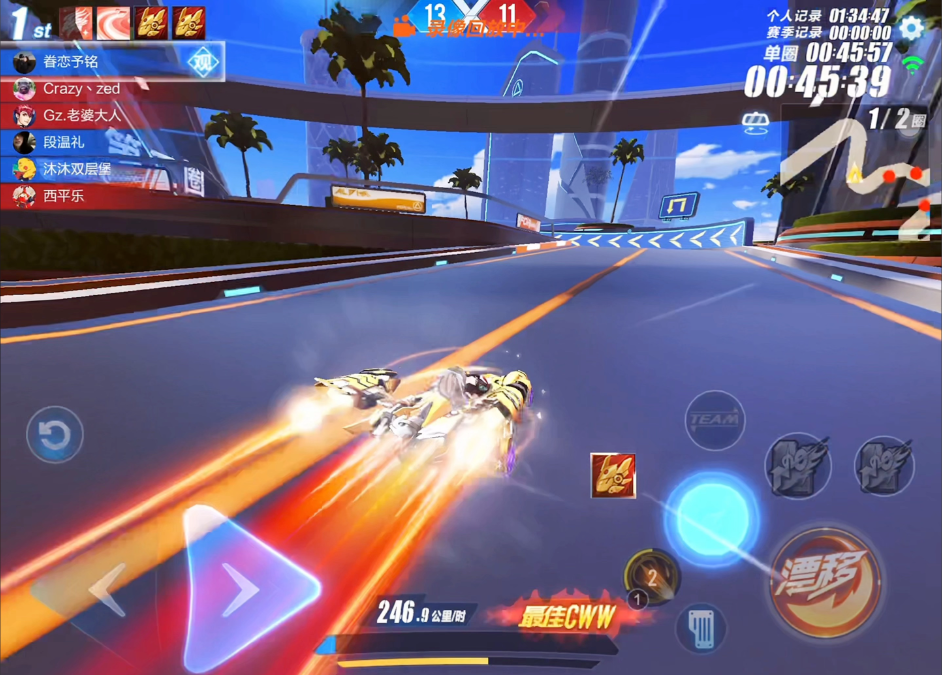Screen dimensions: 942x675
Task: Click the orange camera recording icon
Action: (404, 27)
